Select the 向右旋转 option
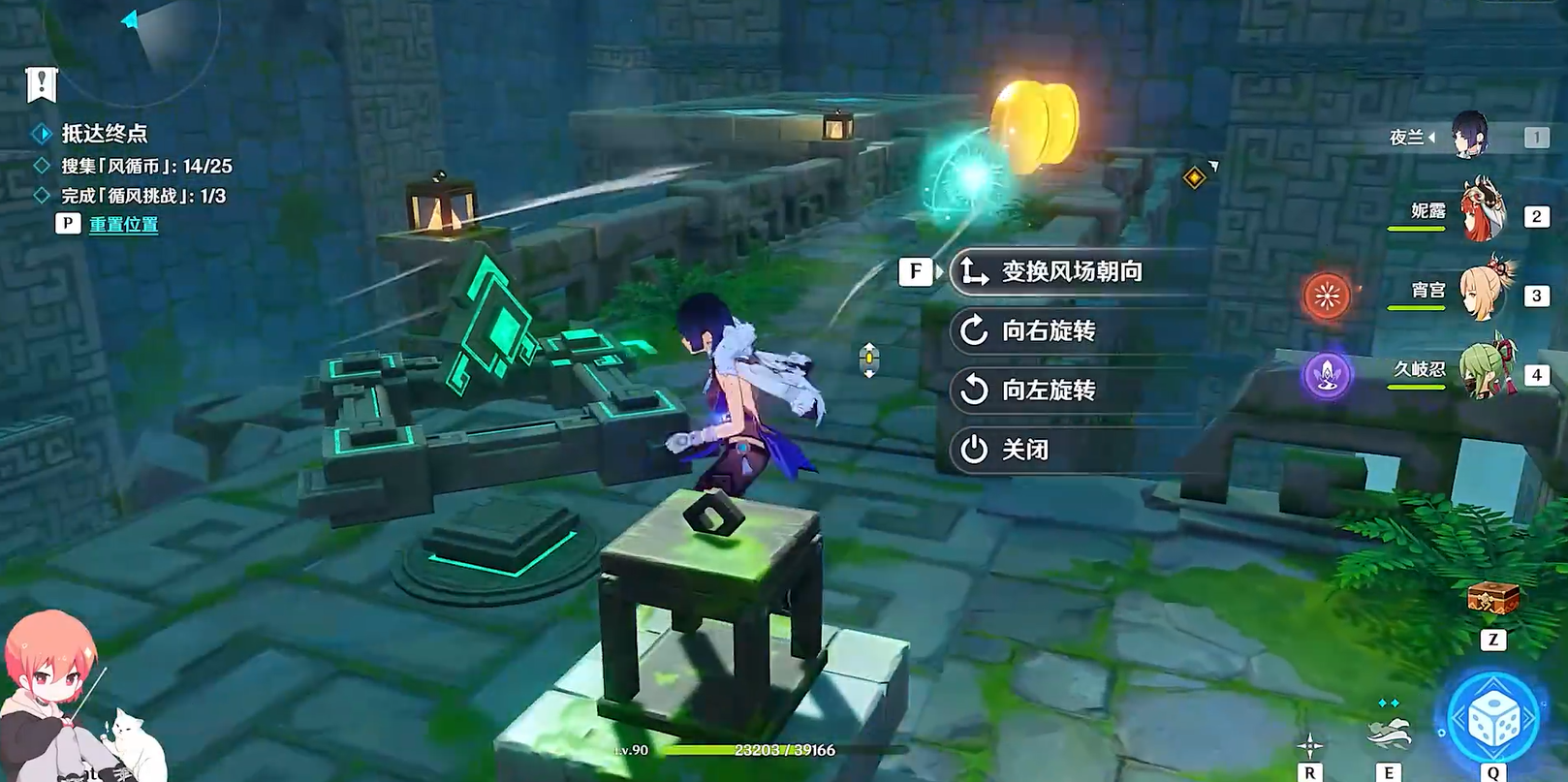The image size is (1568, 782). point(1049,331)
